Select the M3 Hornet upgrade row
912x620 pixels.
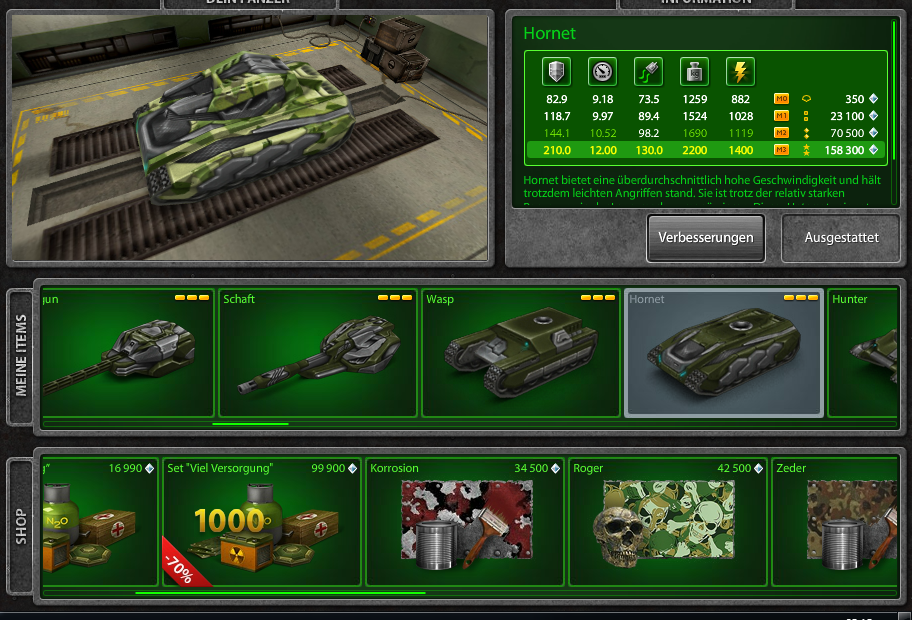[x=704, y=150]
